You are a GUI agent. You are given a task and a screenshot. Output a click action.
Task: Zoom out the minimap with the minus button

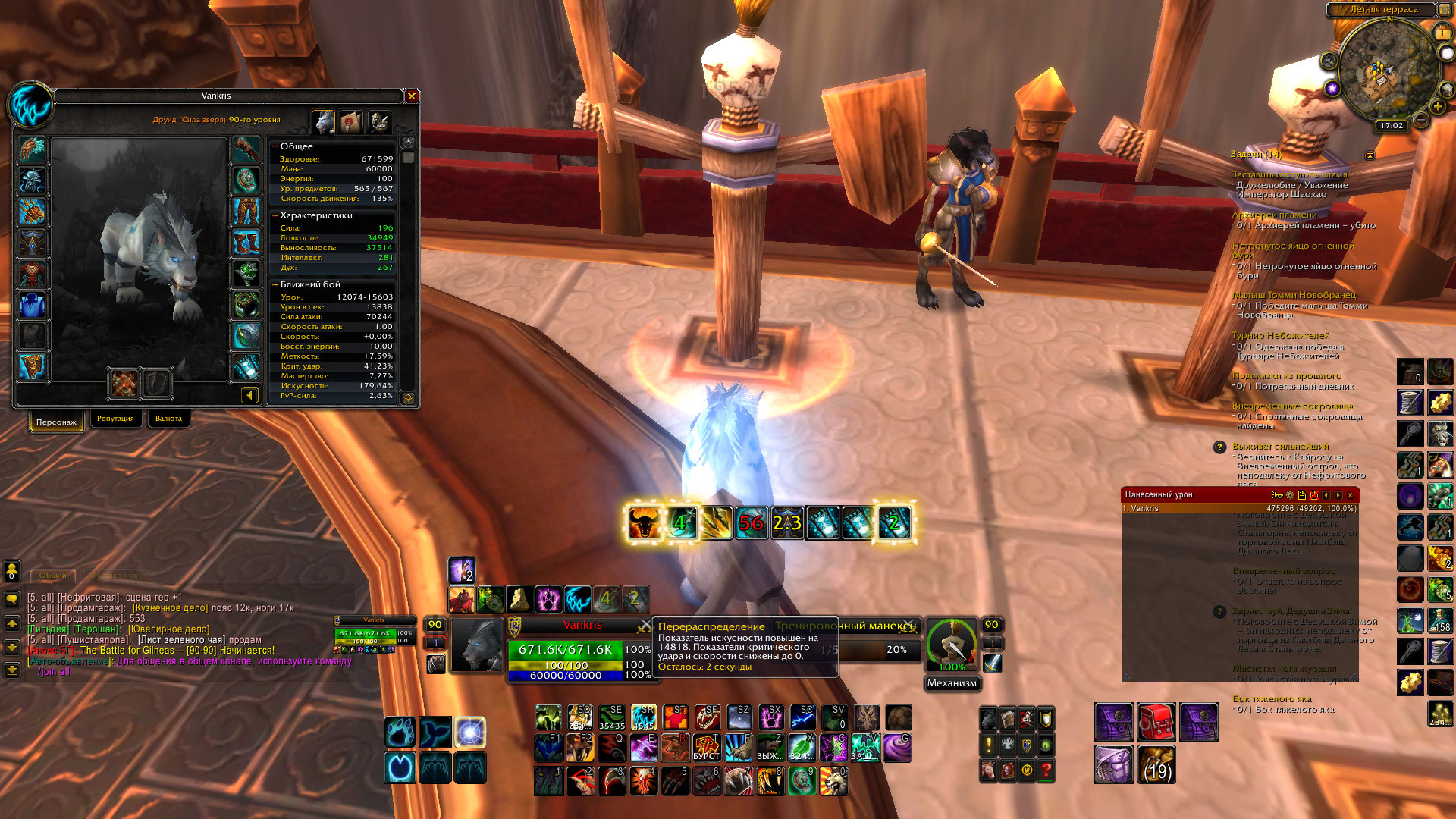click(1421, 120)
